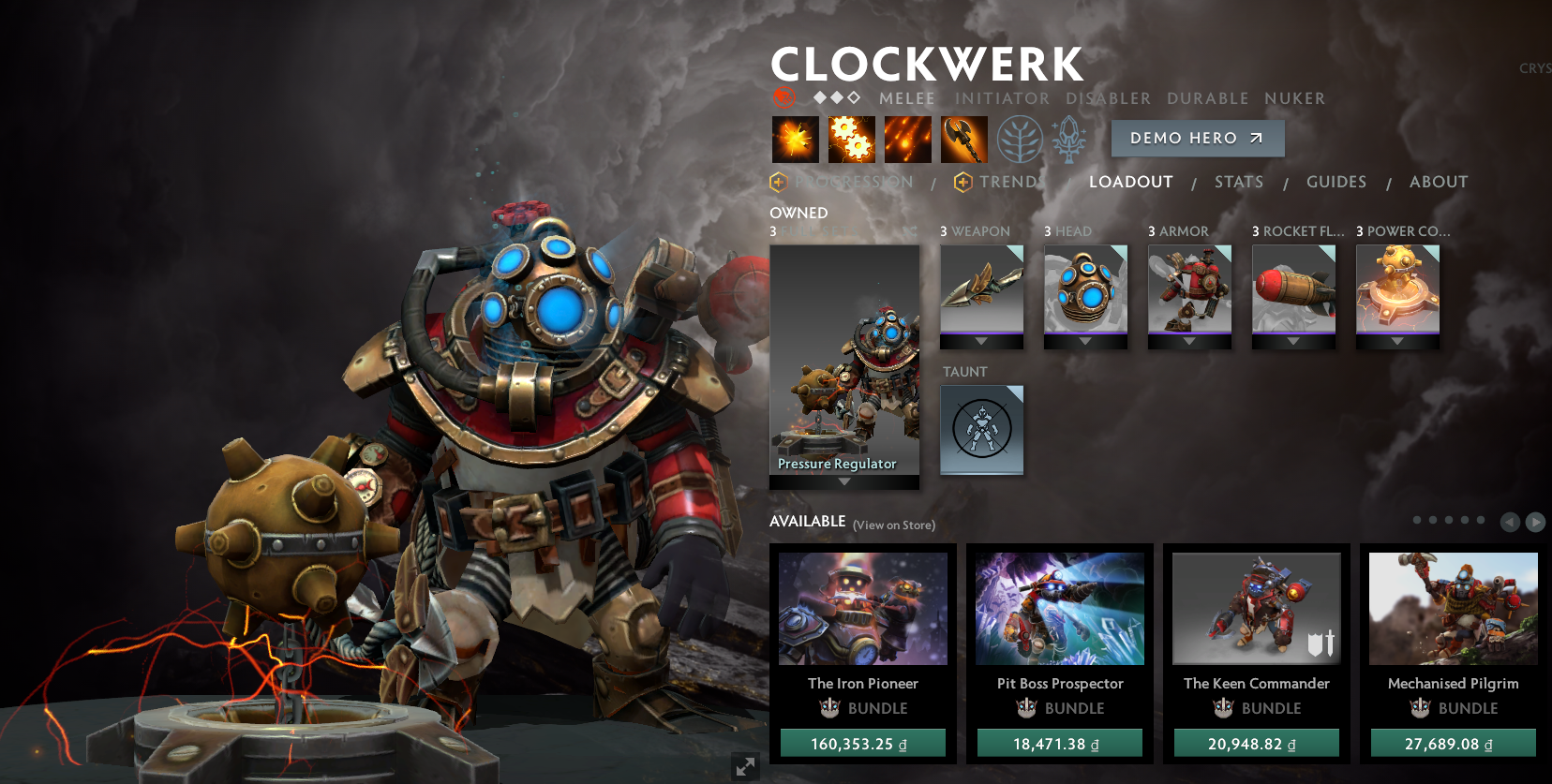Click the Hookshot ultimate ability icon
Screen dimensions: 1552x784
pos(963,139)
